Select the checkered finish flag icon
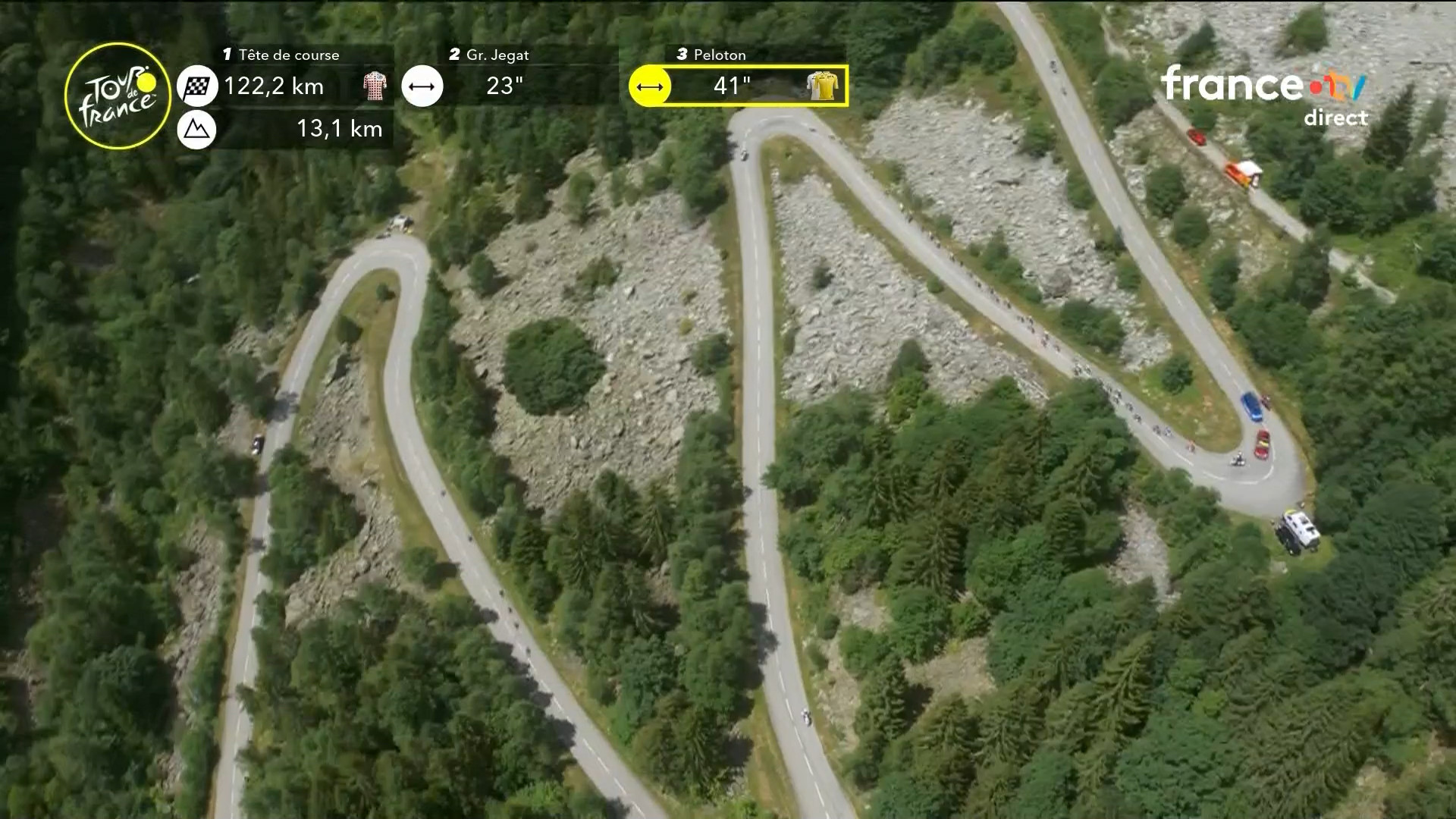Screen dimensions: 1456x819 (x=197, y=86)
